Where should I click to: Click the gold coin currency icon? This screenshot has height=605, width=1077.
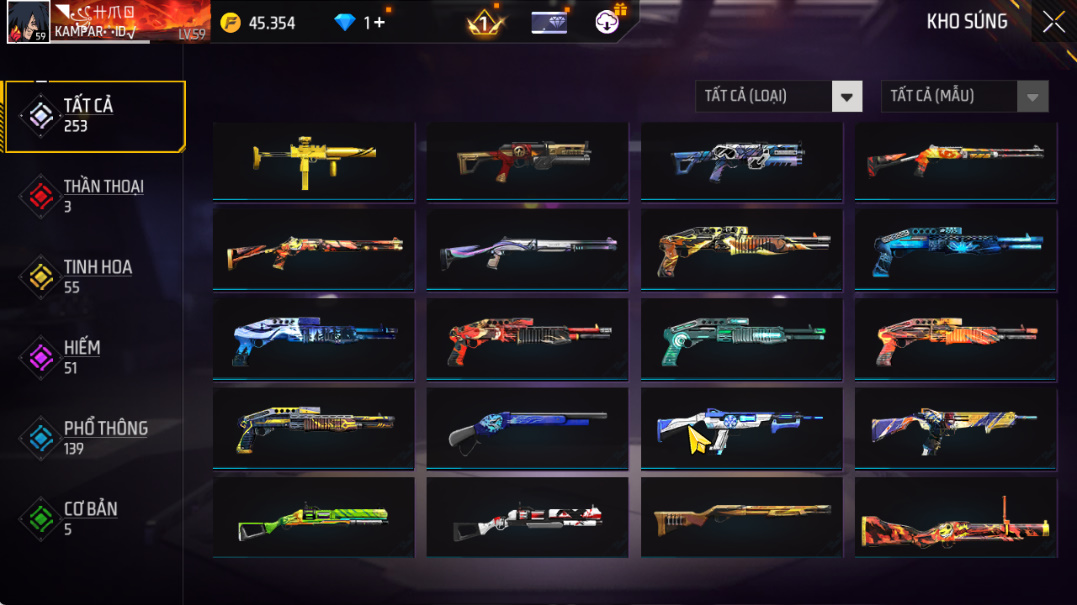231,22
